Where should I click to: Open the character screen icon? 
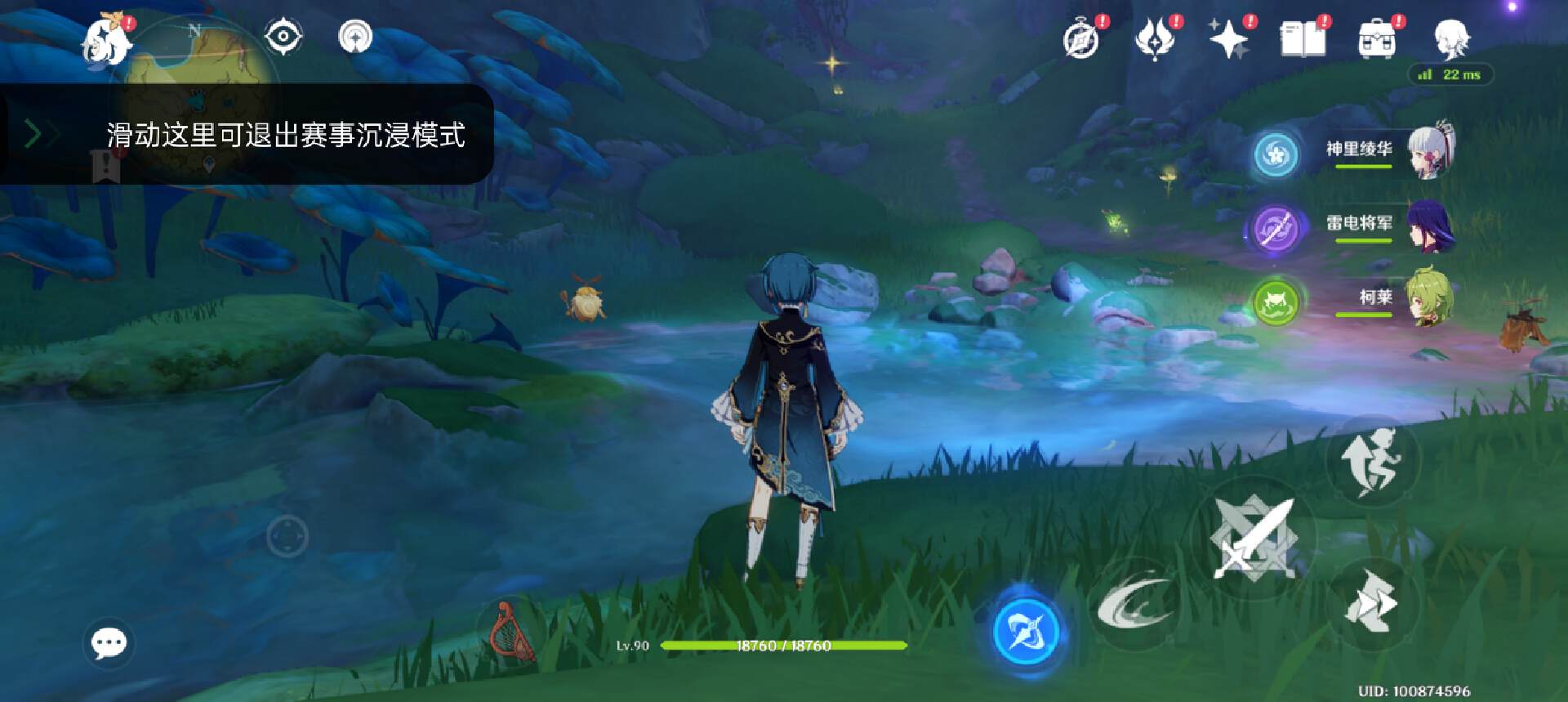(x=1451, y=38)
